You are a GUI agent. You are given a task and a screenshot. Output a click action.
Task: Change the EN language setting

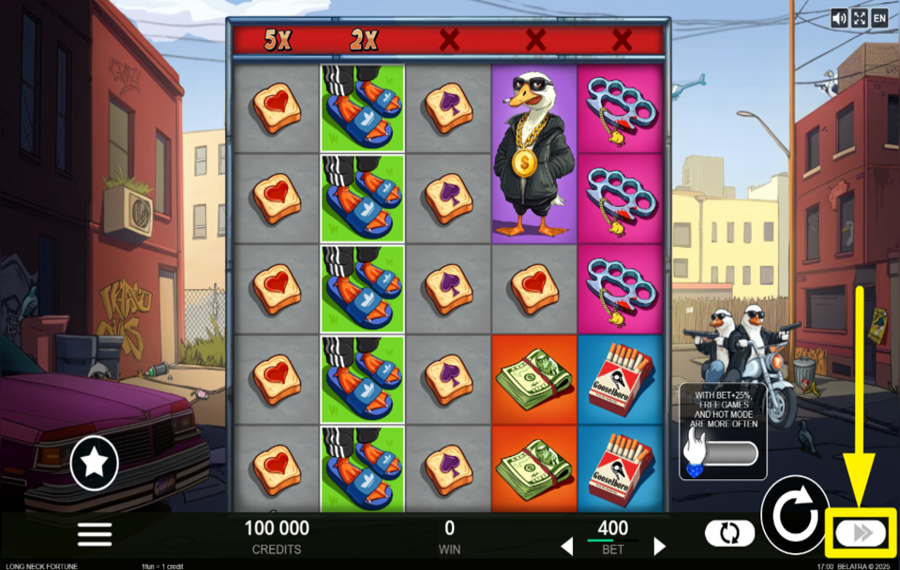880,18
